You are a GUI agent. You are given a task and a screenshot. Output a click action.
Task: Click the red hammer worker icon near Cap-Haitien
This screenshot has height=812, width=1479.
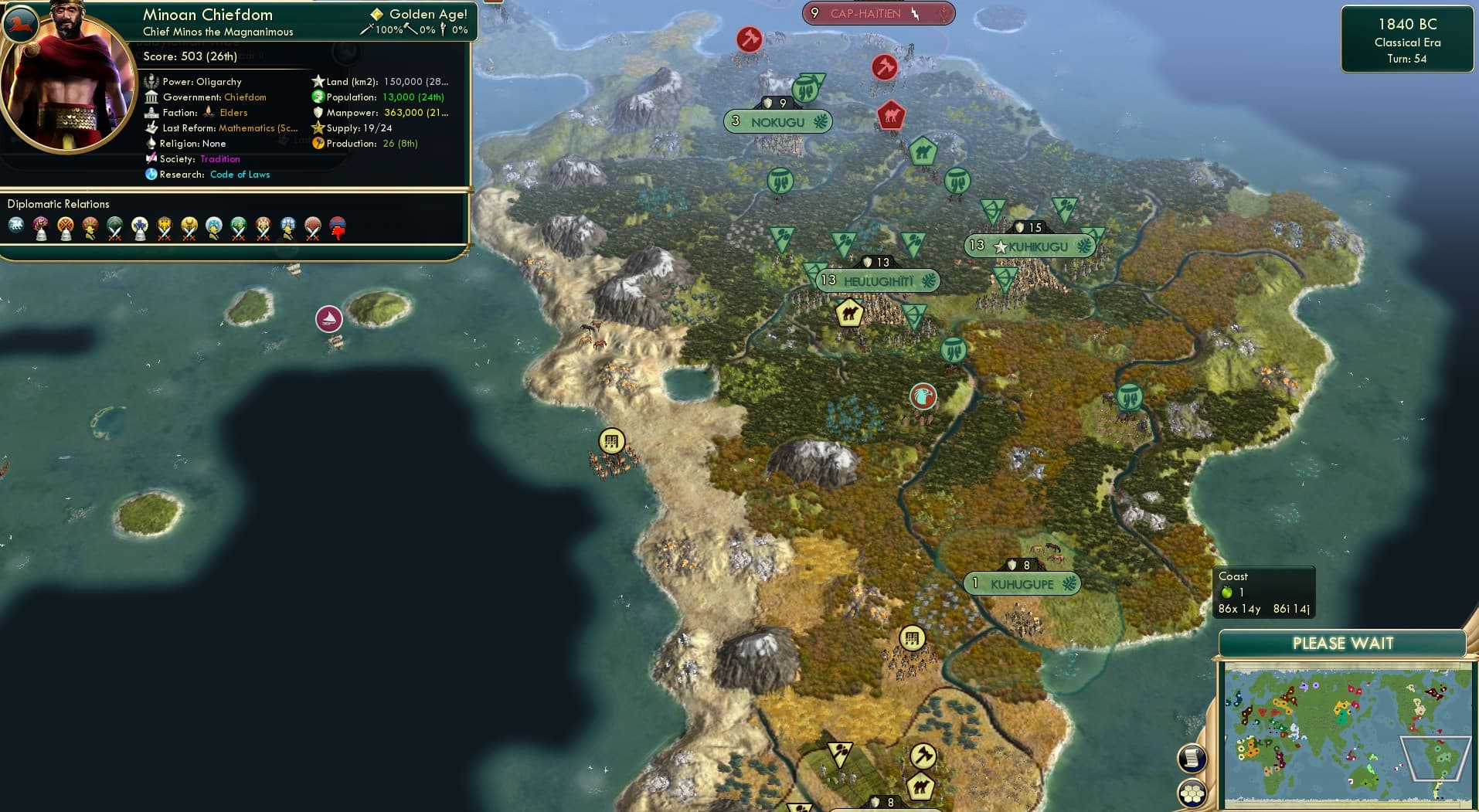coord(886,68)
